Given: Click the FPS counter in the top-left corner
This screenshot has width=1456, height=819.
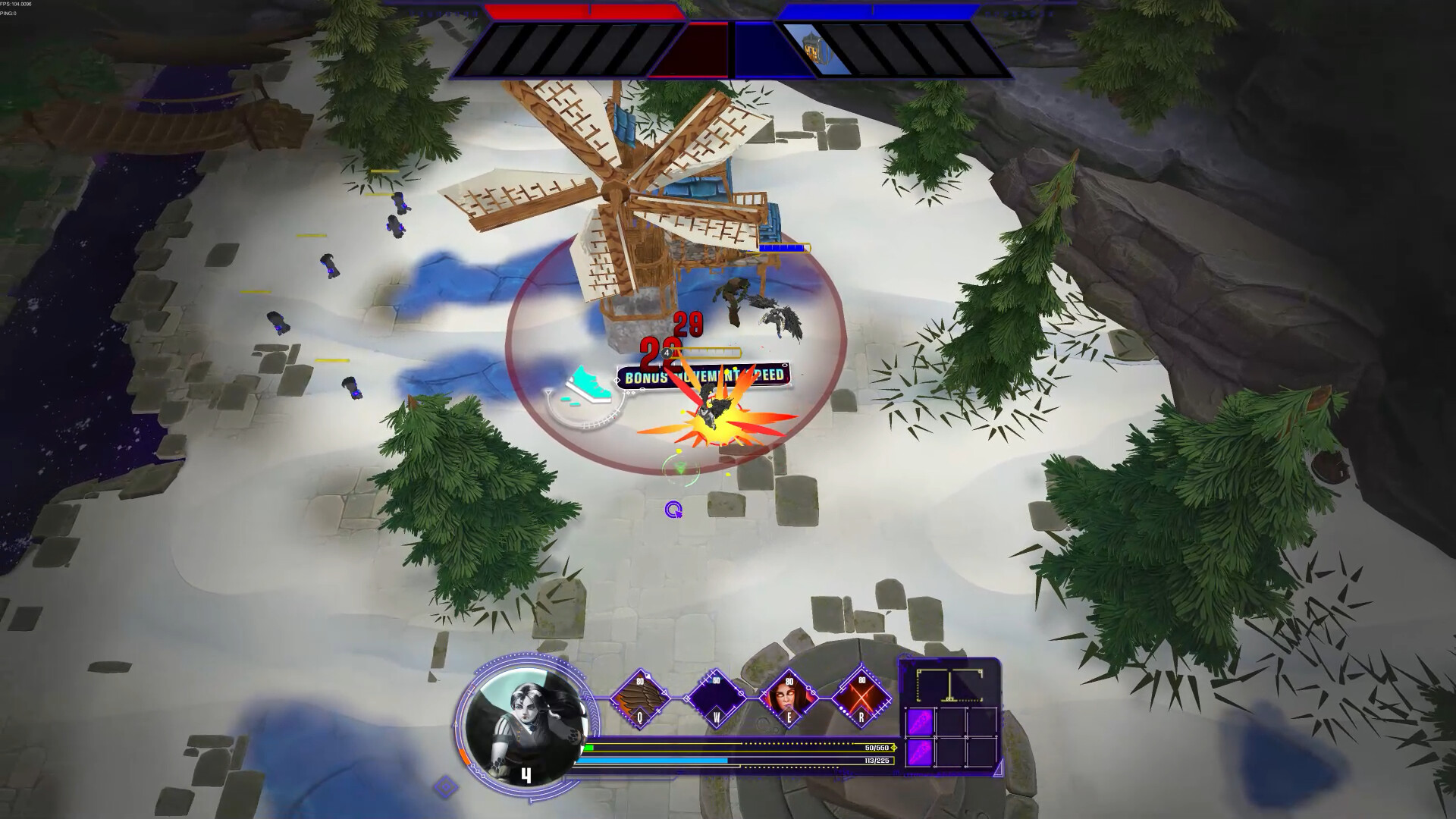Looking at the screenshot, I should pos(17,4).
